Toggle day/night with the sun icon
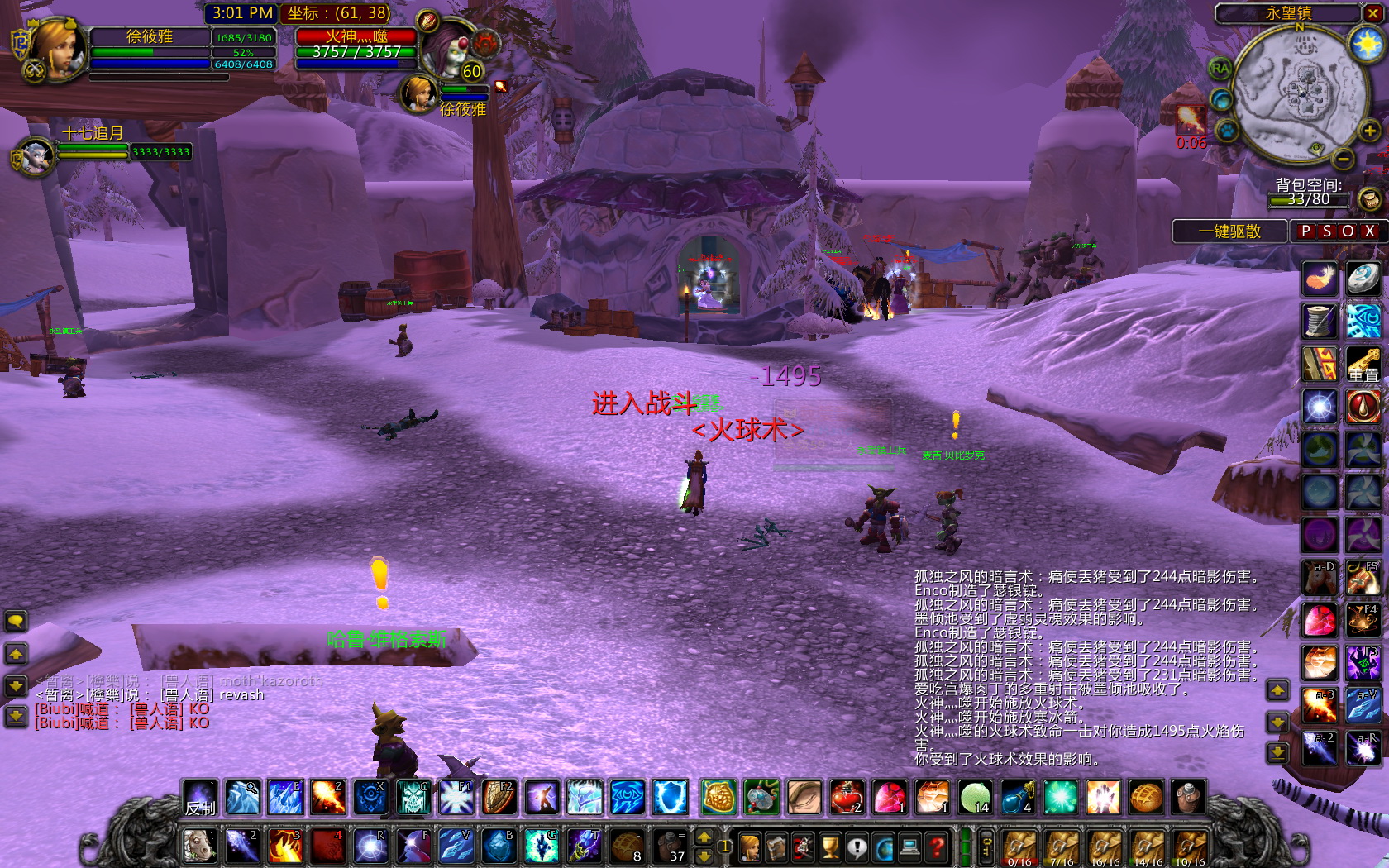This screenshot has width=1389, height=868. [x=1367, y=45]
